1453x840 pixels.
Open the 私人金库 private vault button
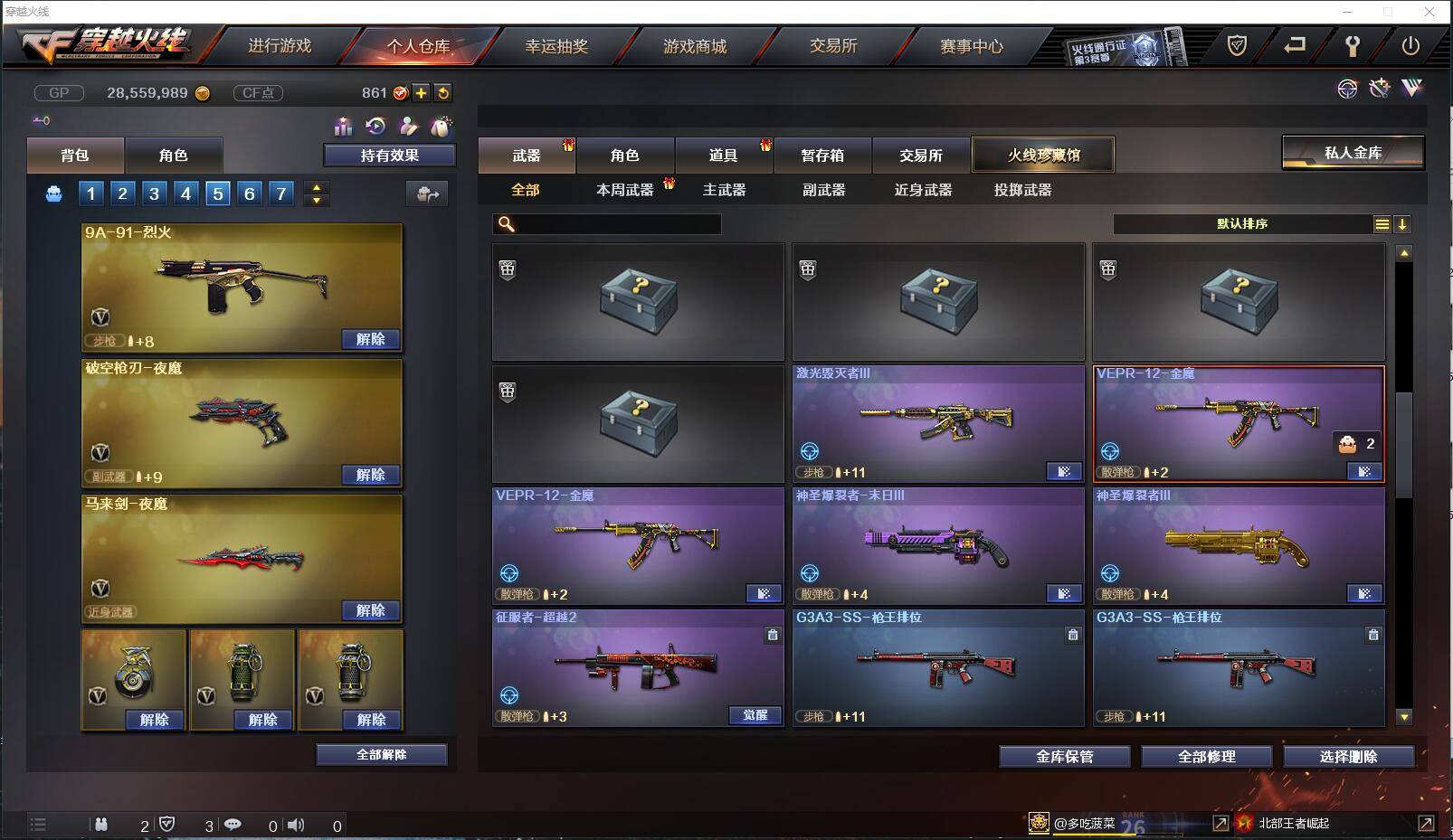click(1352, 152)
